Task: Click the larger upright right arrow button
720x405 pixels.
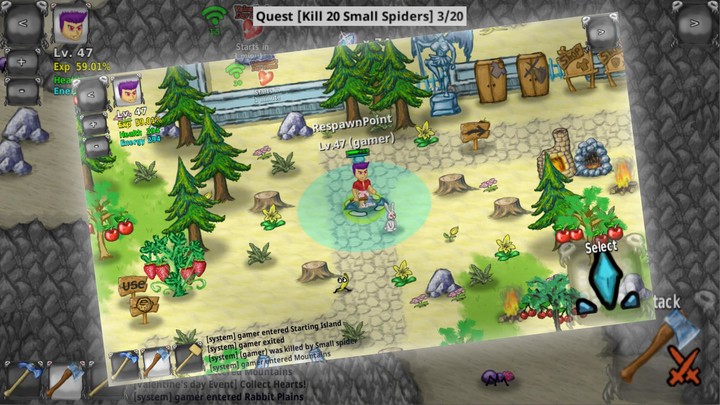Action: pyautogui.click(x=695, y=20)
